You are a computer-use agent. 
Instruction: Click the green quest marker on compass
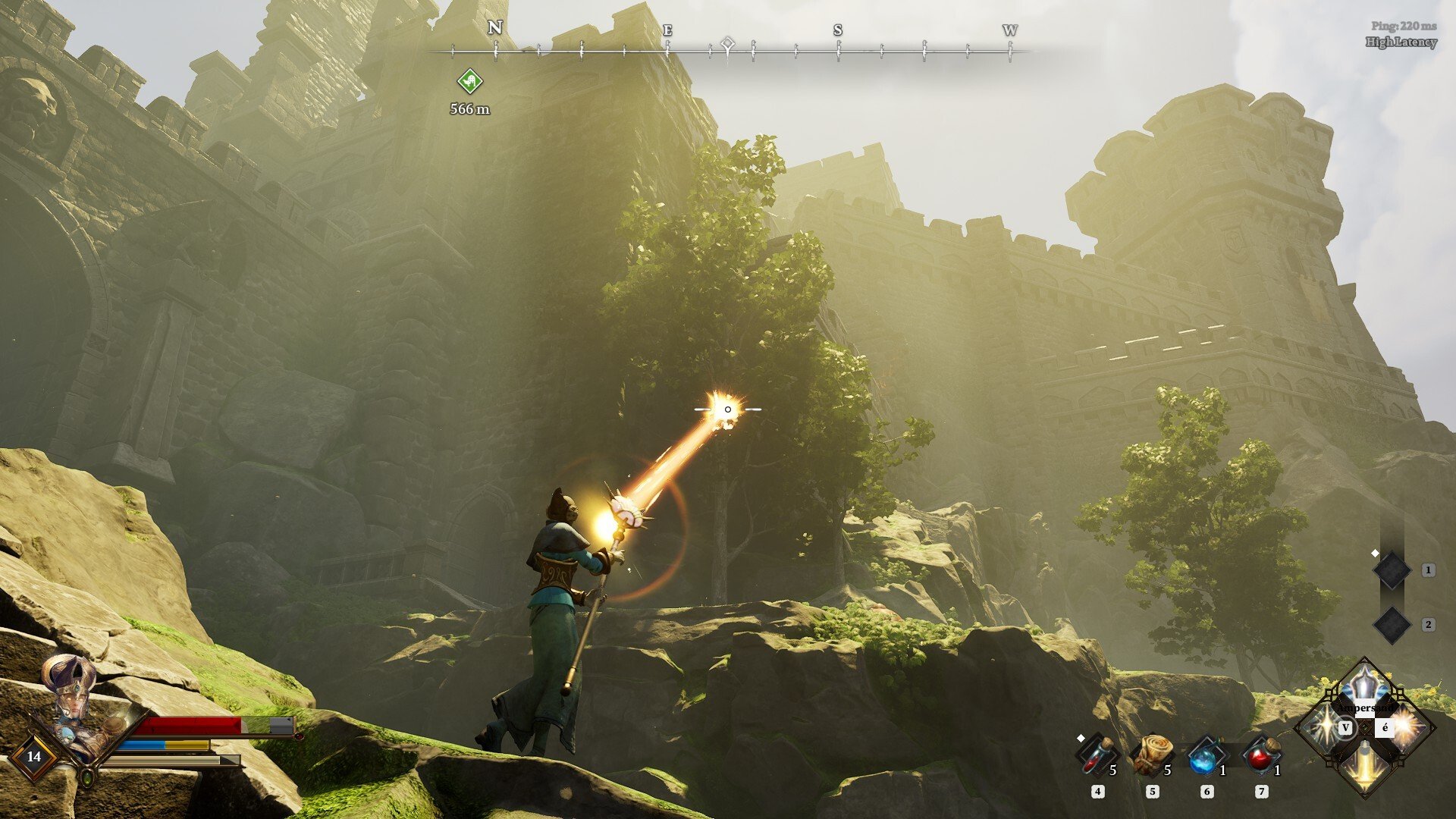[469, 80]
